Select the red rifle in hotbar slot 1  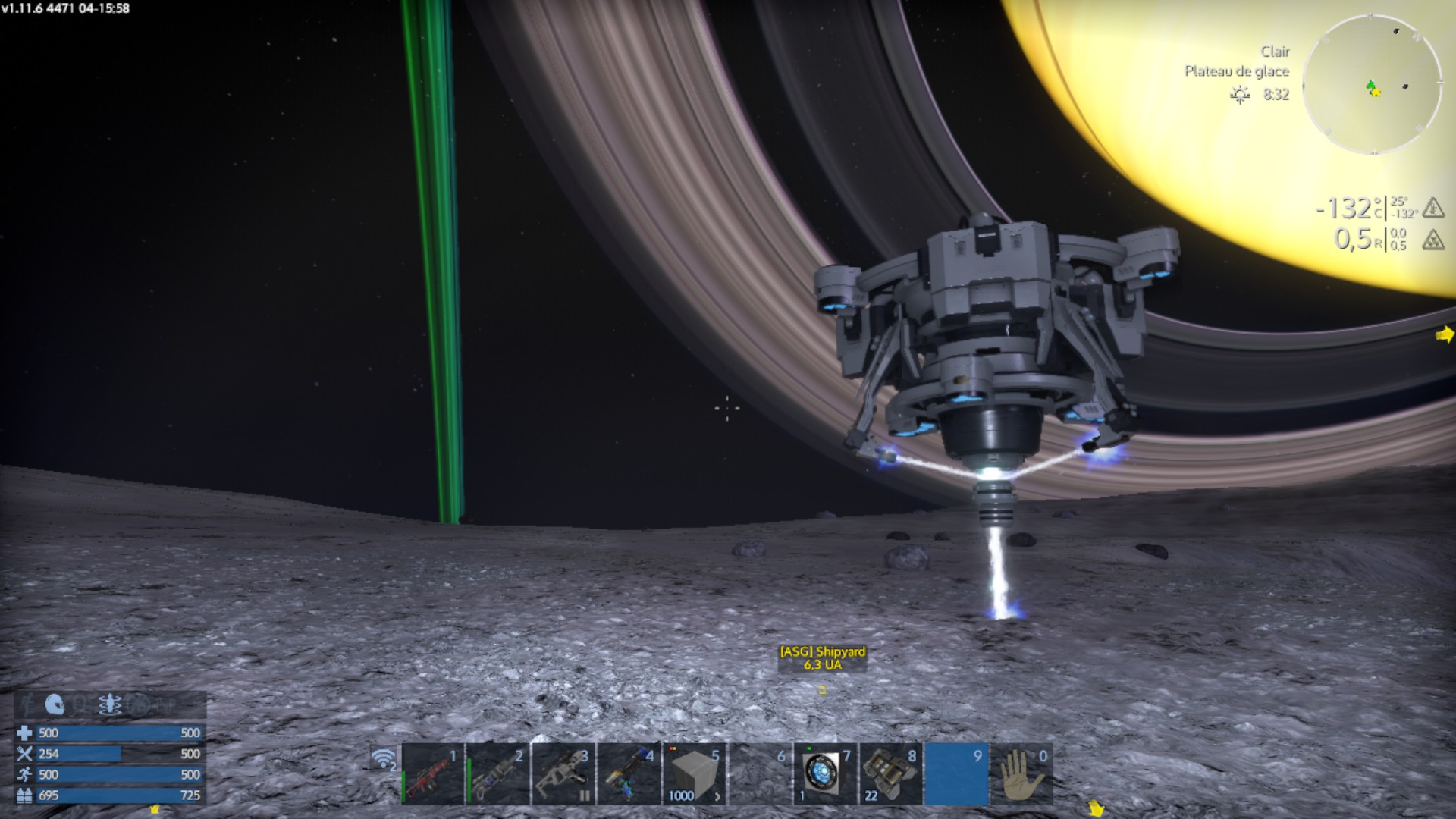click(x=433, y=774)
